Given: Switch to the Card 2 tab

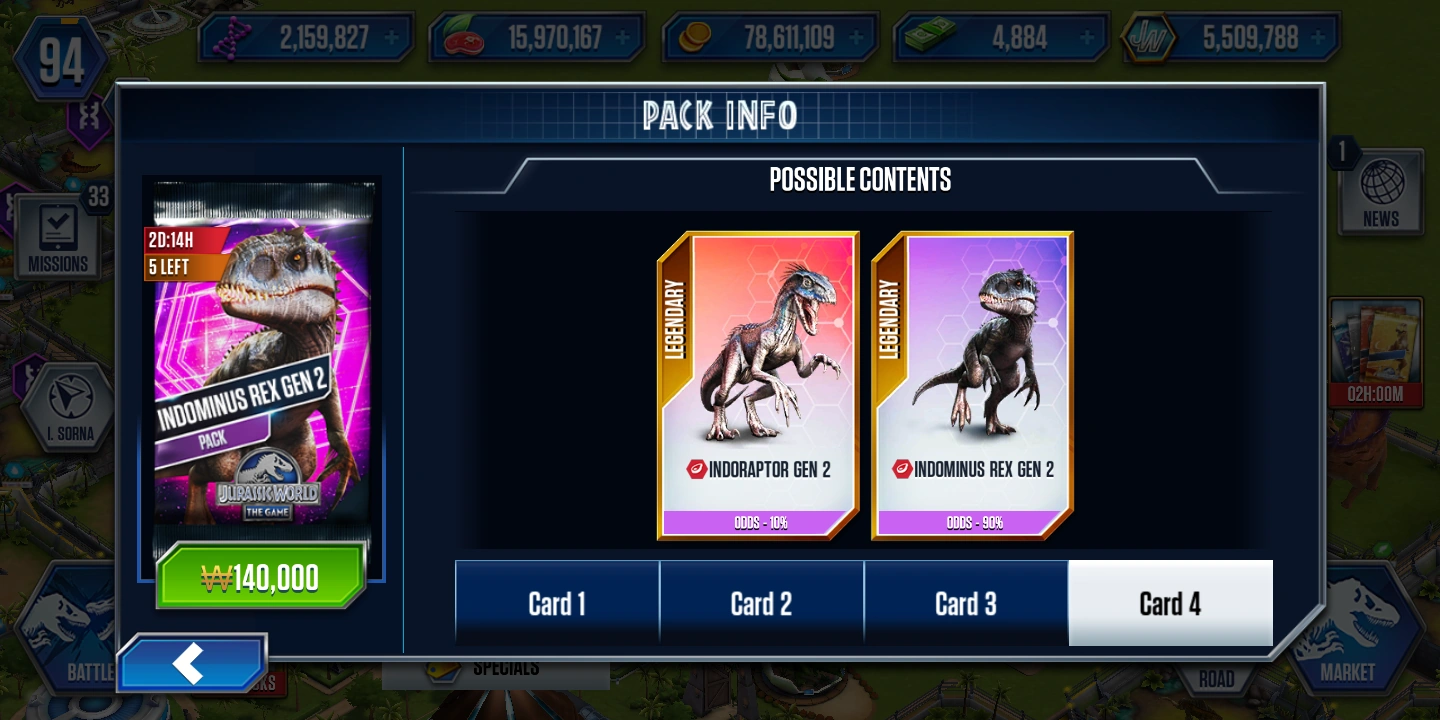Looking at the screenshot, I should click(x=761, y=603).
